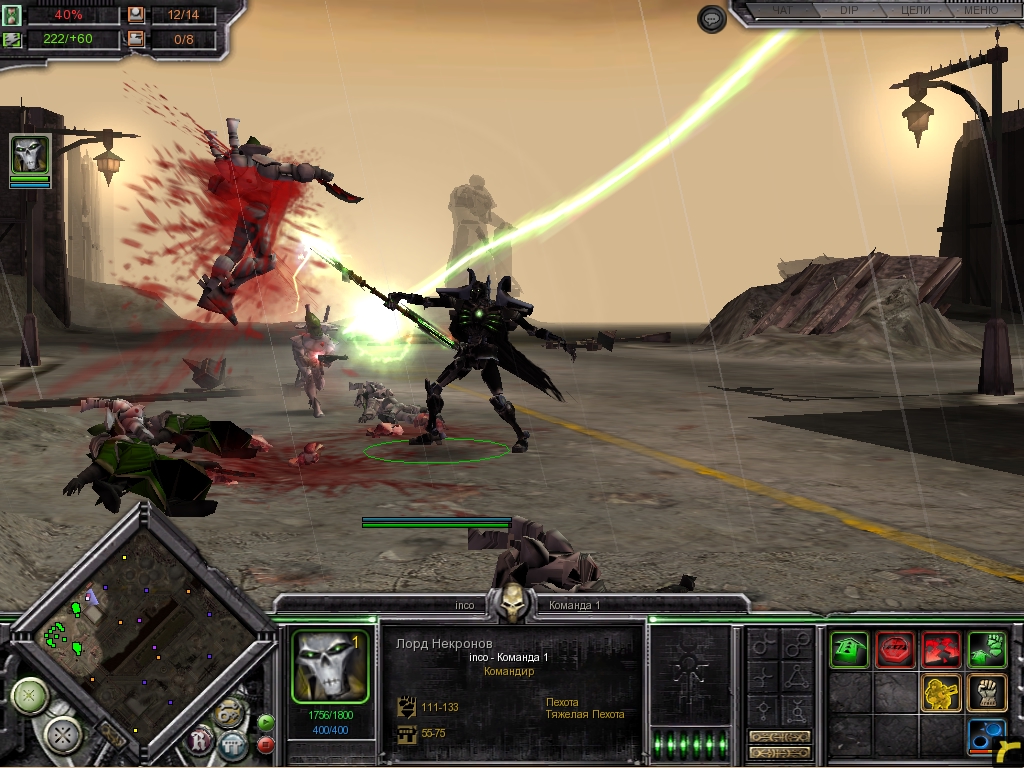Image resolution: width=1024 pixels, height=768 pixels.
Task: Click the blue pillars round button
Action: [x=233, y=743]
